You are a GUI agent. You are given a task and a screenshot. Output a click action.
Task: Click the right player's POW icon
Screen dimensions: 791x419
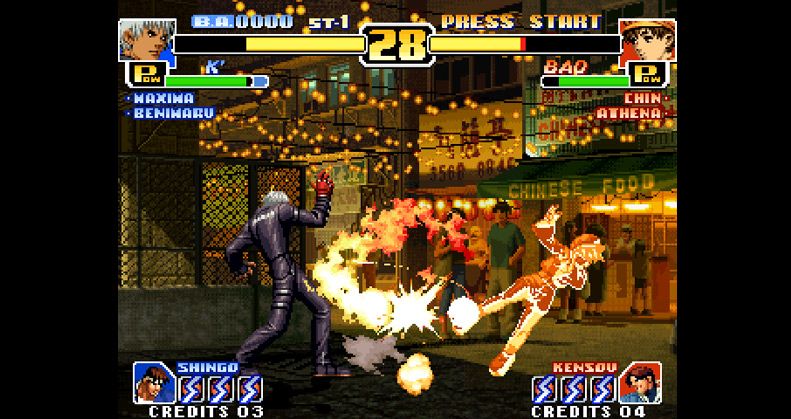(648, 74)
